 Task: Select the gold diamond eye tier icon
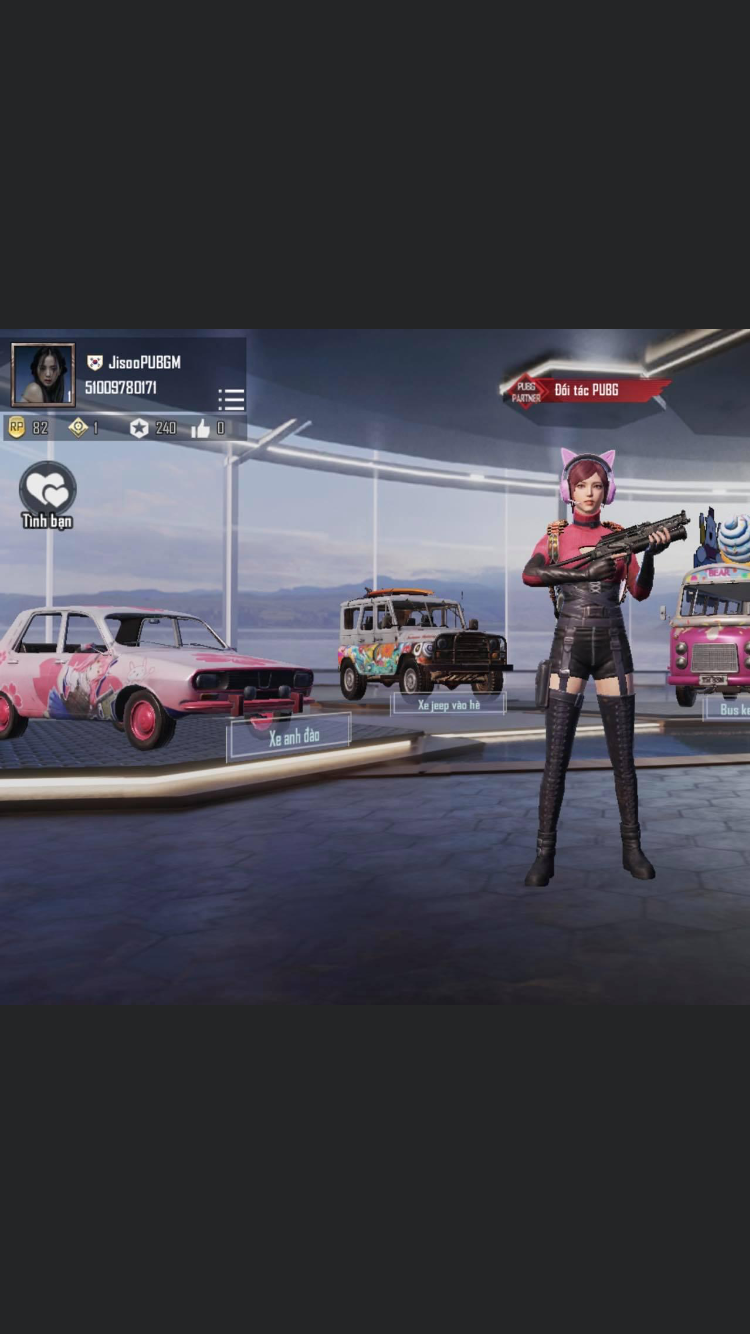tap(78, 428)
